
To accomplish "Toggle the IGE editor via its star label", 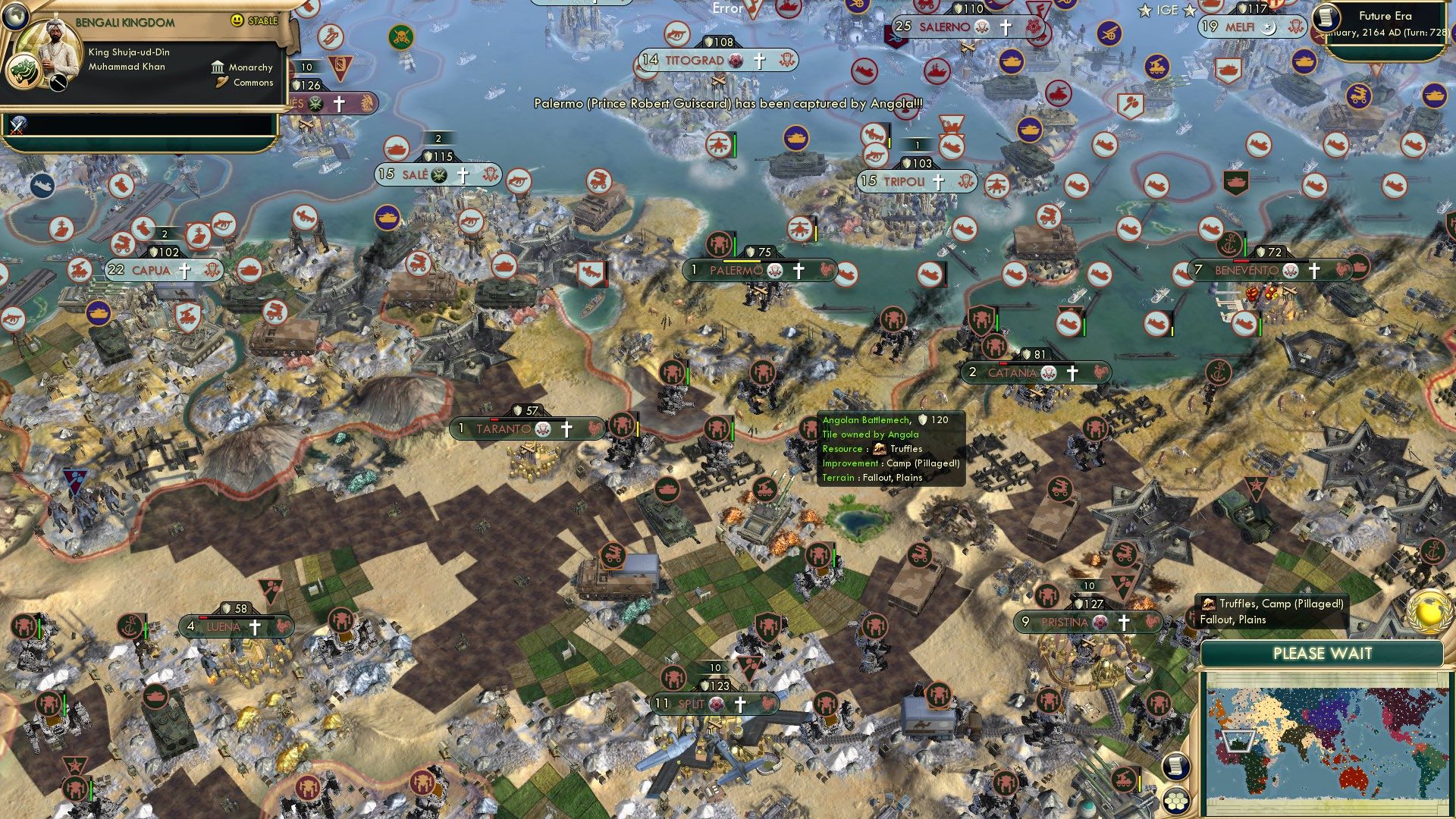I will click(1166, 11).
